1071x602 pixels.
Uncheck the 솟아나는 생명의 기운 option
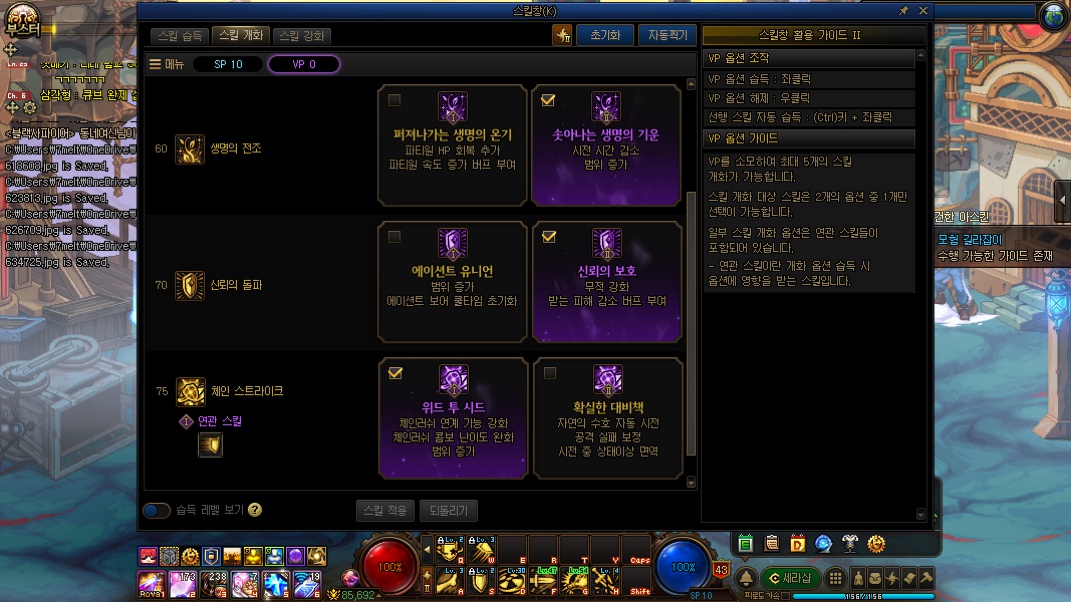[x=548, y=100]
